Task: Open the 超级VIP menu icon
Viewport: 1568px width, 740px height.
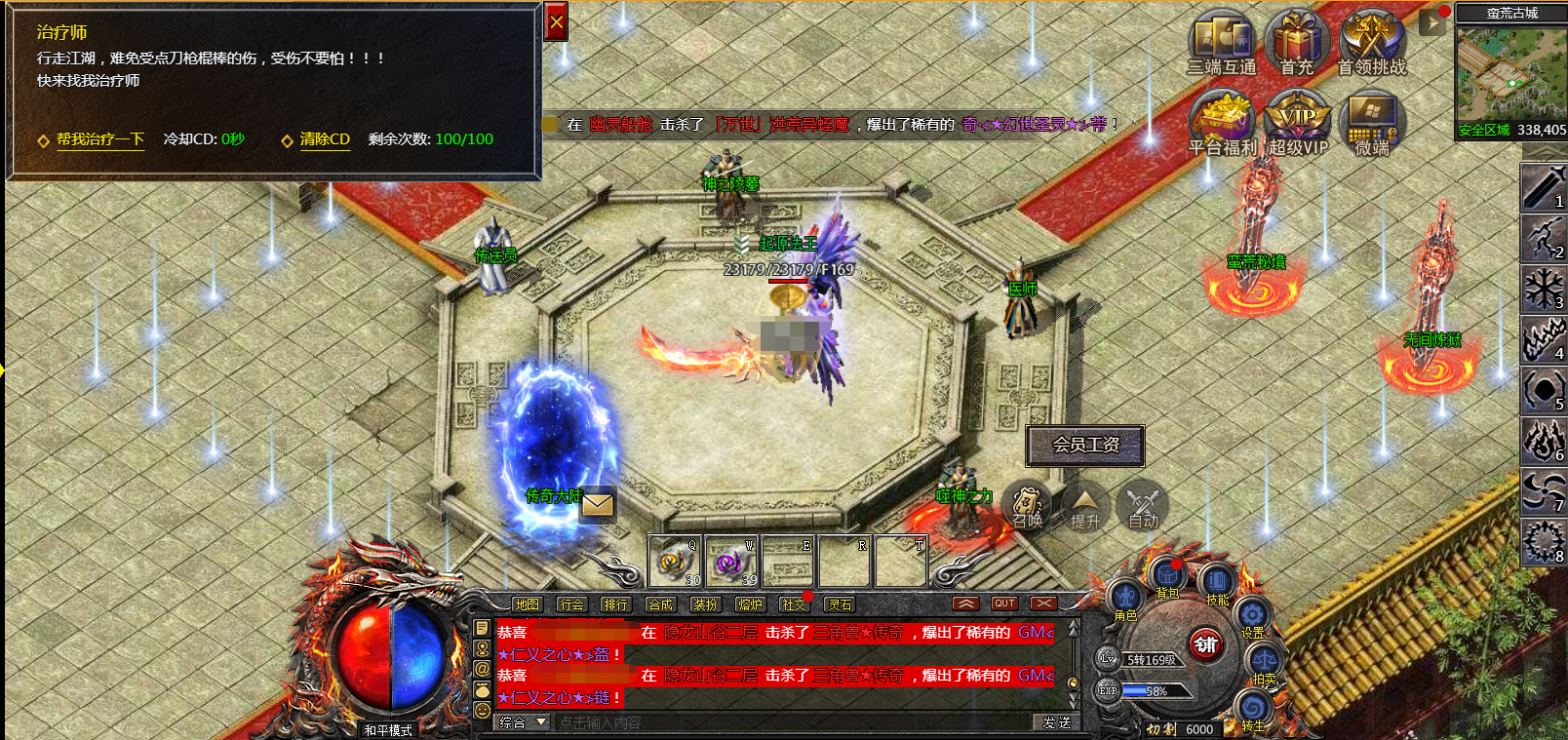Action: click(x=1297, y=120)
